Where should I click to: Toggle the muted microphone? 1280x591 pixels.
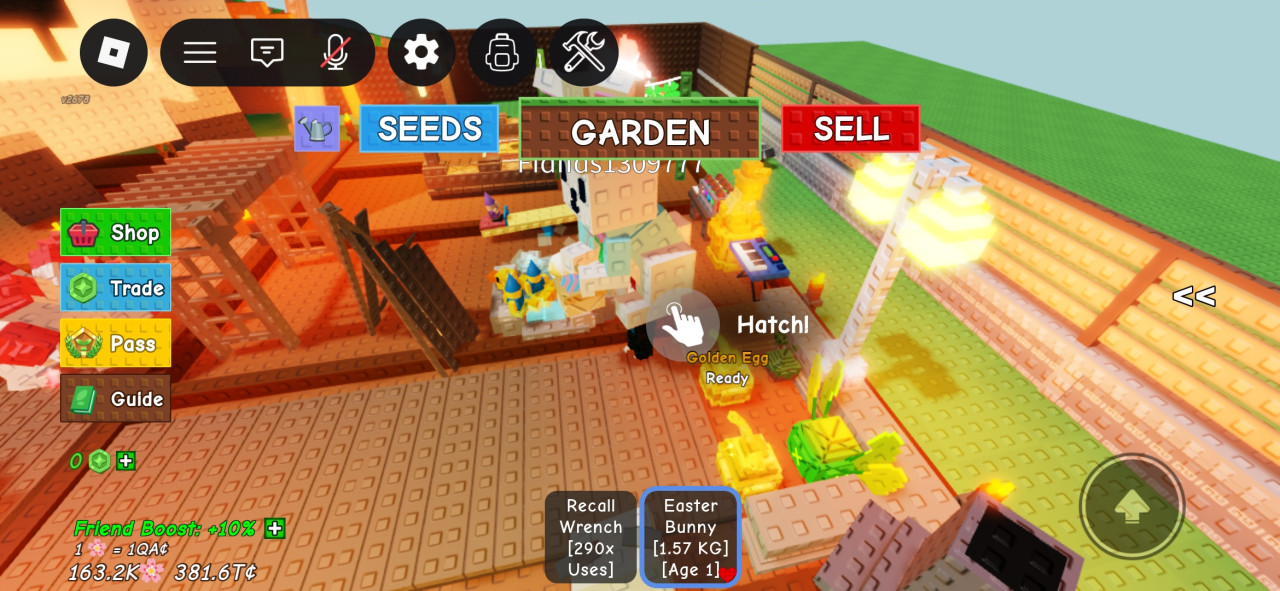pyautogui.click(x=335, y=53)
